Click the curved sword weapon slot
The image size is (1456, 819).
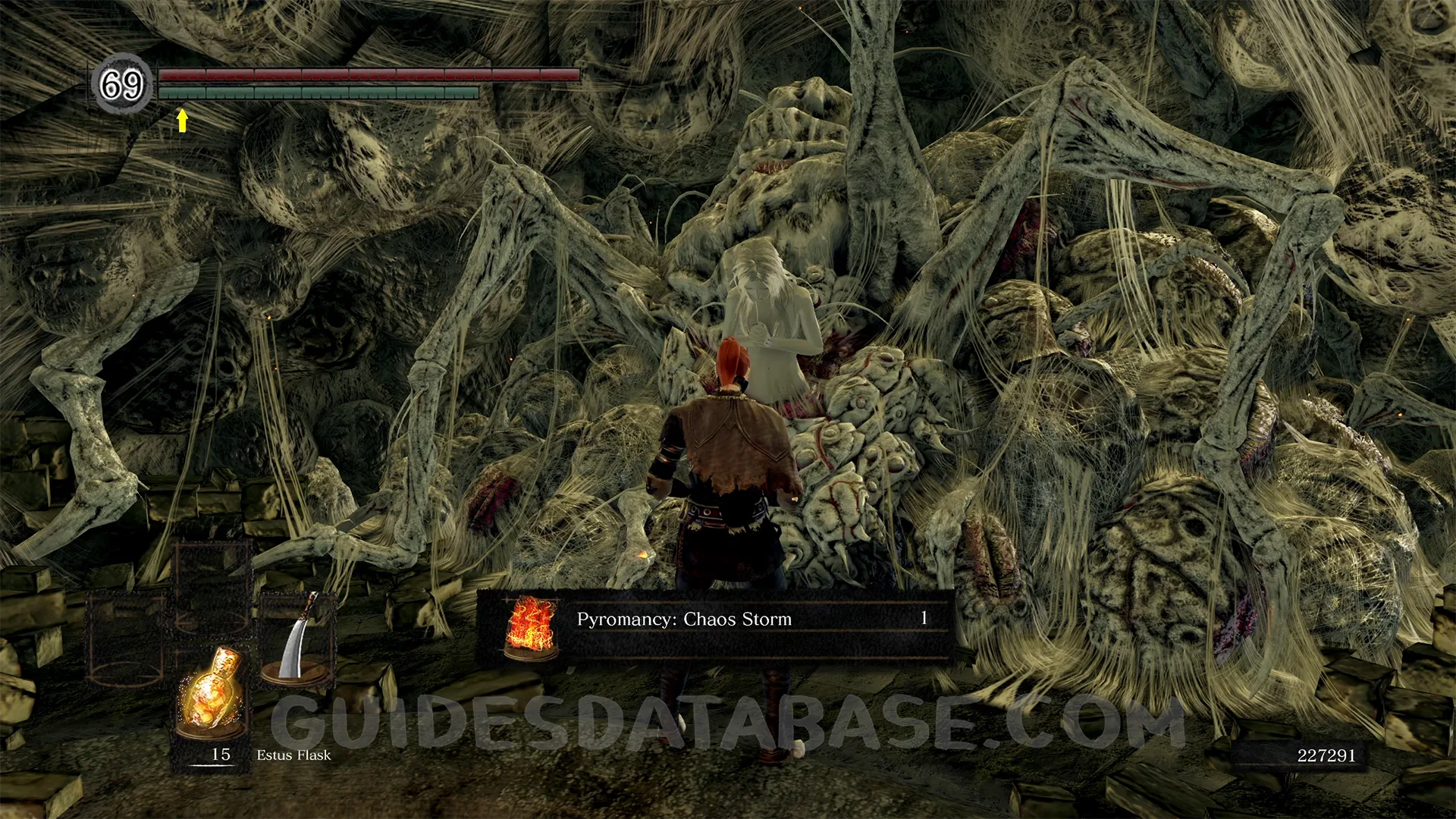298,639
